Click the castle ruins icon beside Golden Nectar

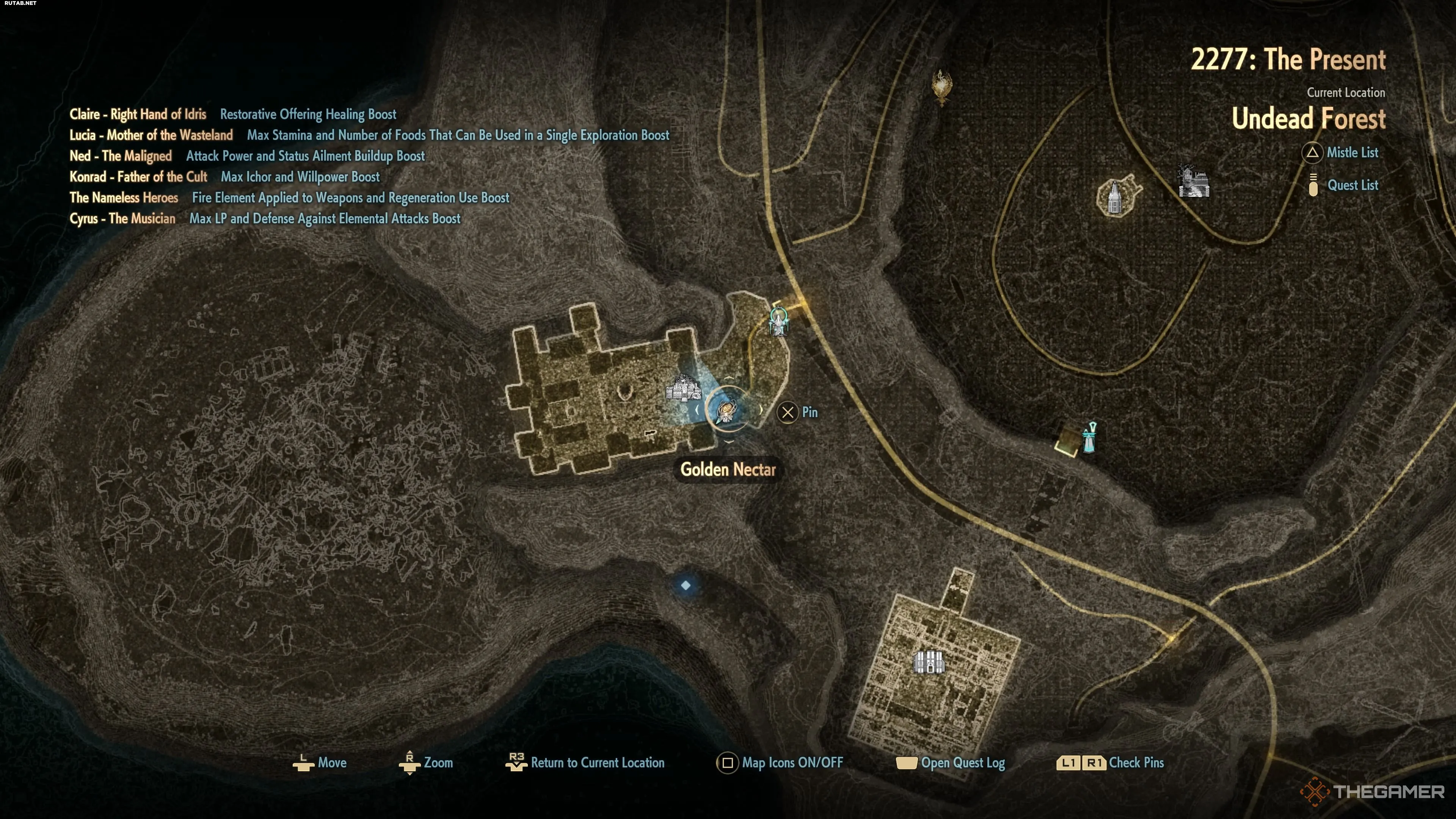pos(683,389)
